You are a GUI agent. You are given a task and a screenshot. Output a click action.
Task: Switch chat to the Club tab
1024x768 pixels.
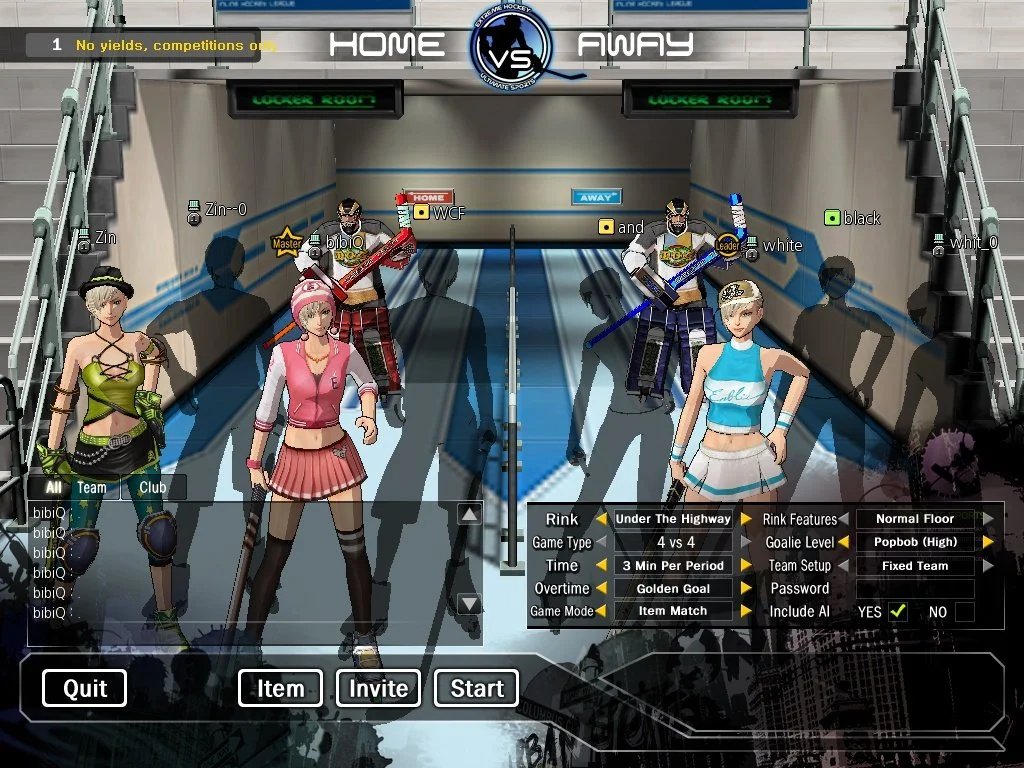pos(153,488)
